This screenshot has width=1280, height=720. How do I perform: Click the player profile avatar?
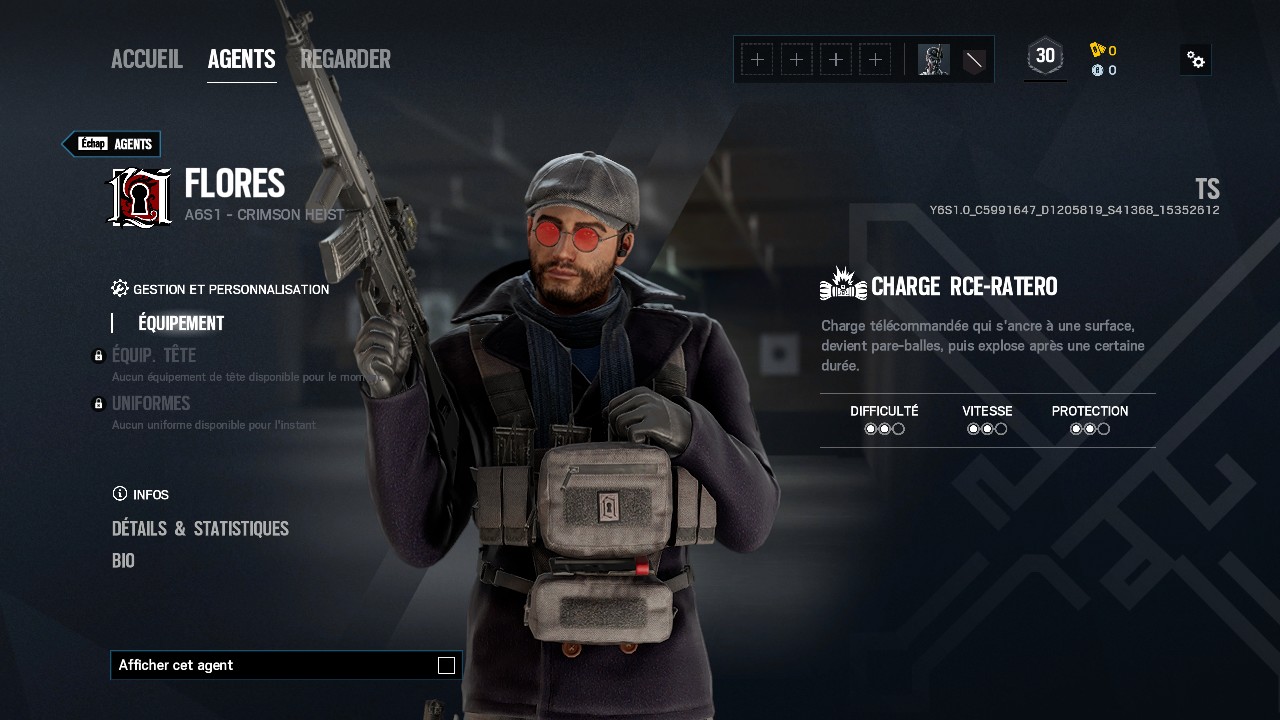coord(933,60)
